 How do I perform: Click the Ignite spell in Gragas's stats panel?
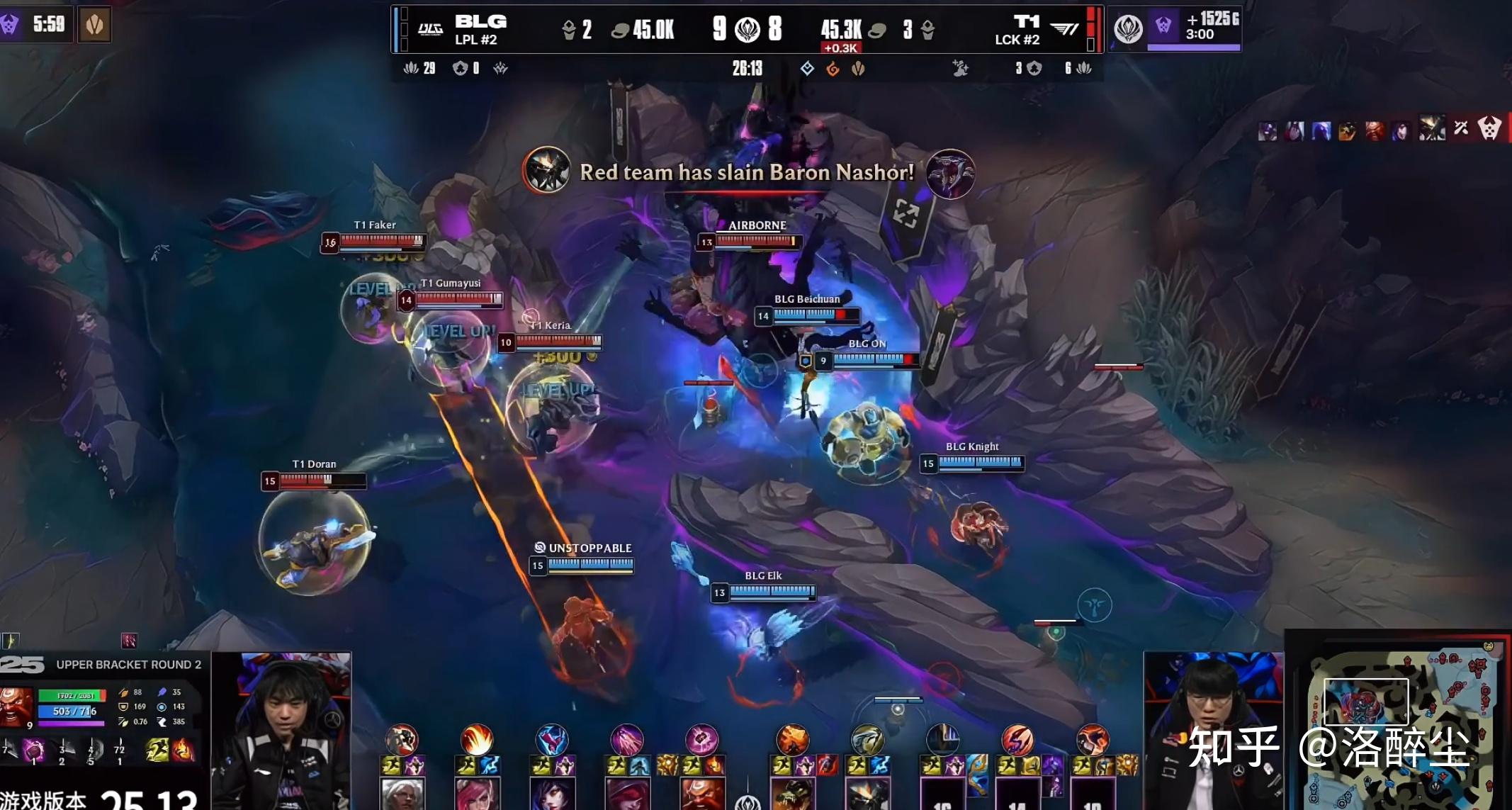182,750
